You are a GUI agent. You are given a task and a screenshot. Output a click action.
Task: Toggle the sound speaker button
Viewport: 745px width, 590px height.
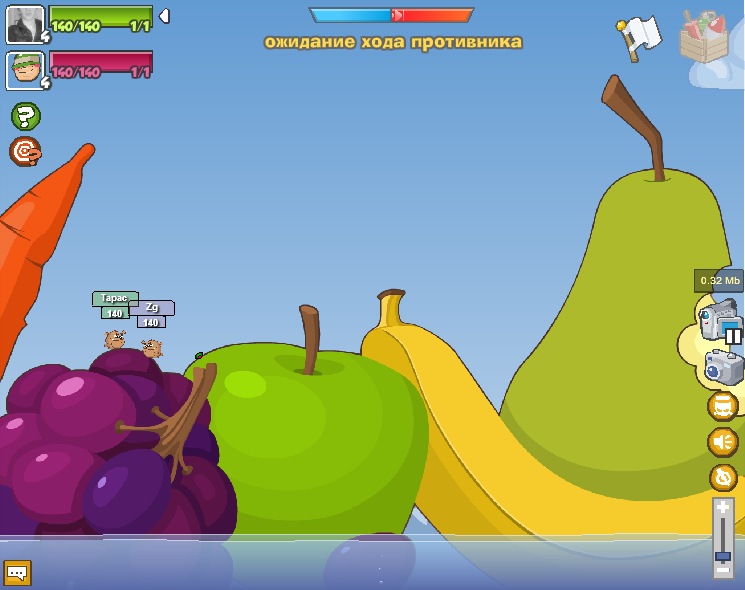(x=722, y=441)
